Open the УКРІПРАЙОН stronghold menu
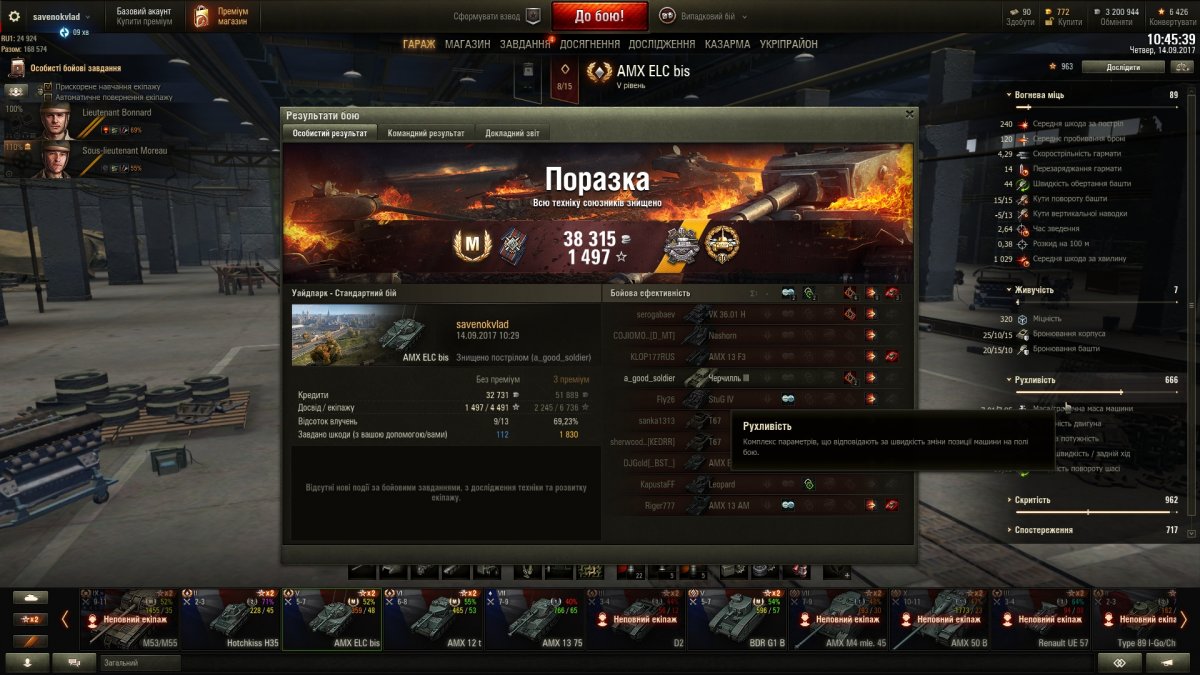 [789, 44]
